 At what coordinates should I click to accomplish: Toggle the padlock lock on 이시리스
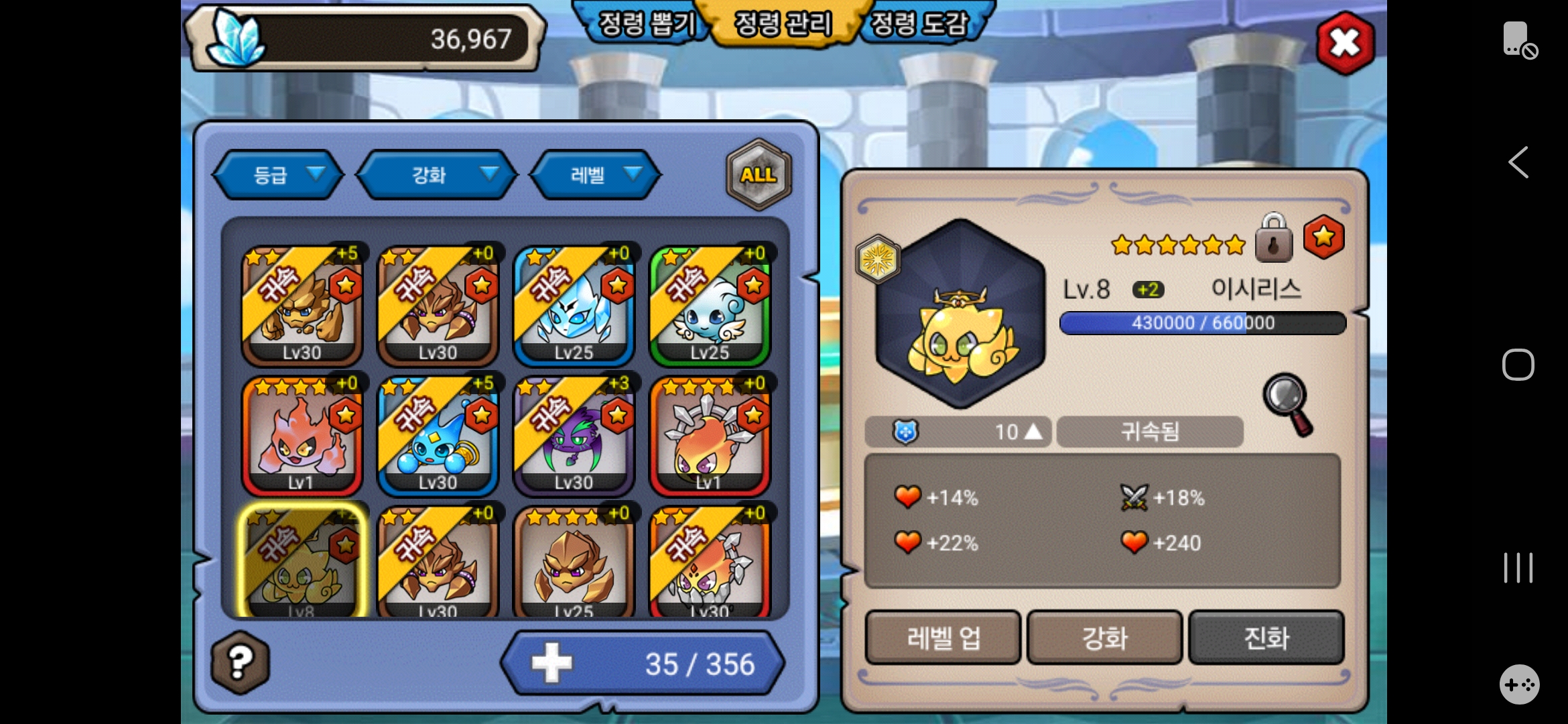(x=1273, y=239)
